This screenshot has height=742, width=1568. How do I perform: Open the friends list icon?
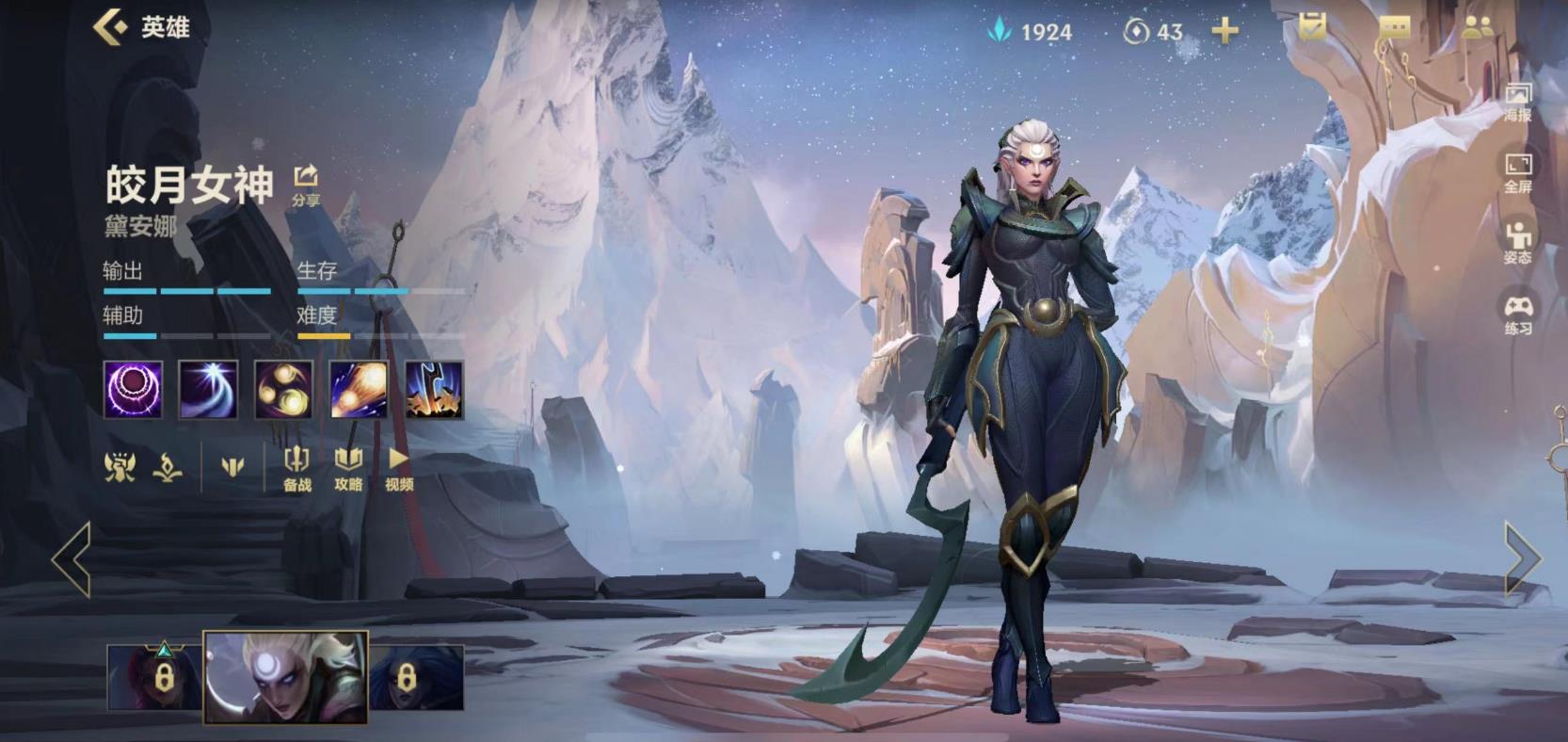pyautogui.click(x=1479, y=28)
